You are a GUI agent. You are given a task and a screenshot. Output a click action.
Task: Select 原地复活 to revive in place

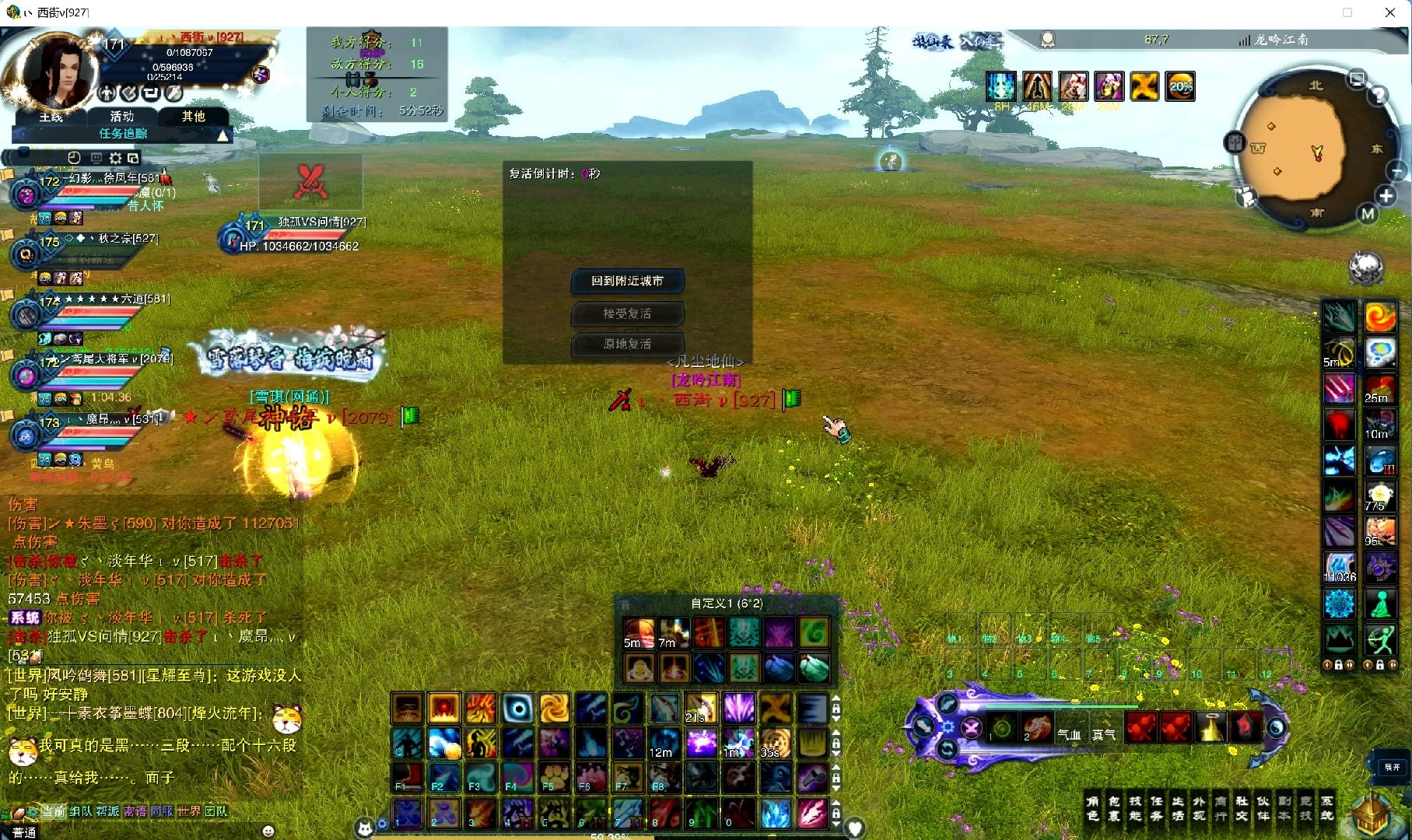(627, 344)
